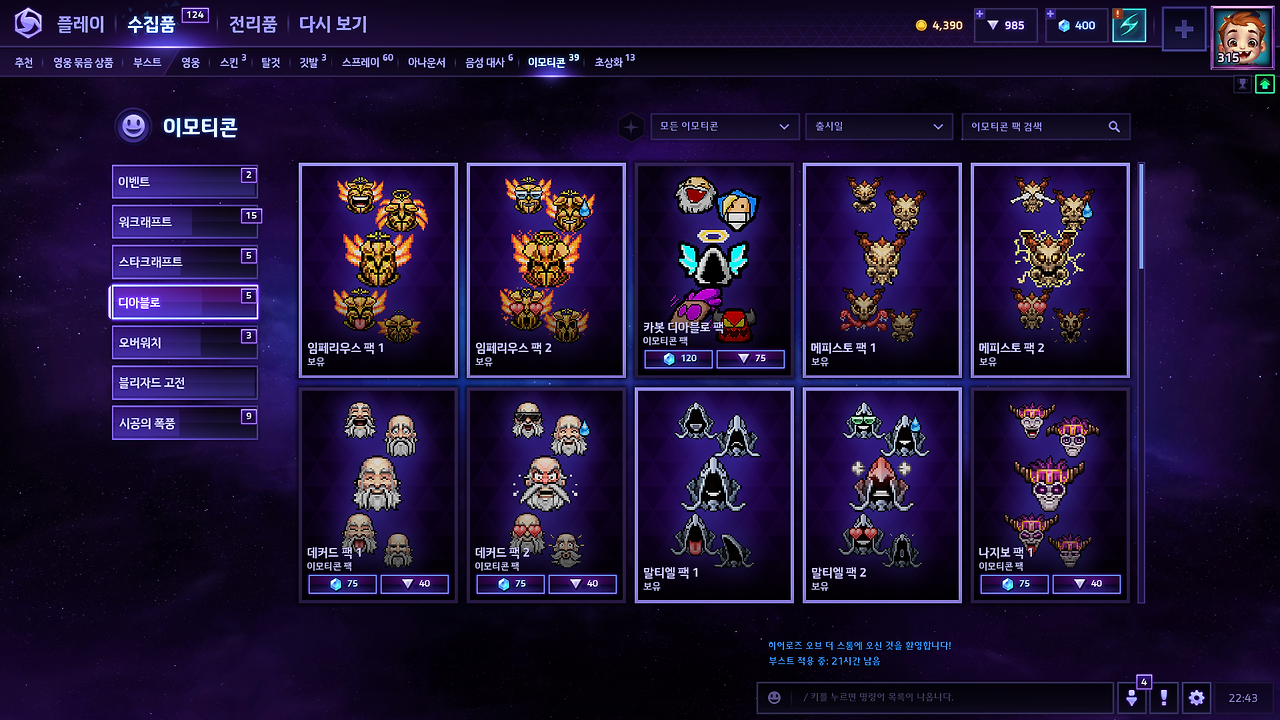The height and width of the screenshot is (720, 1280).
Task: Open the emoji picker in the chat bar
Action: coord(774,697)
